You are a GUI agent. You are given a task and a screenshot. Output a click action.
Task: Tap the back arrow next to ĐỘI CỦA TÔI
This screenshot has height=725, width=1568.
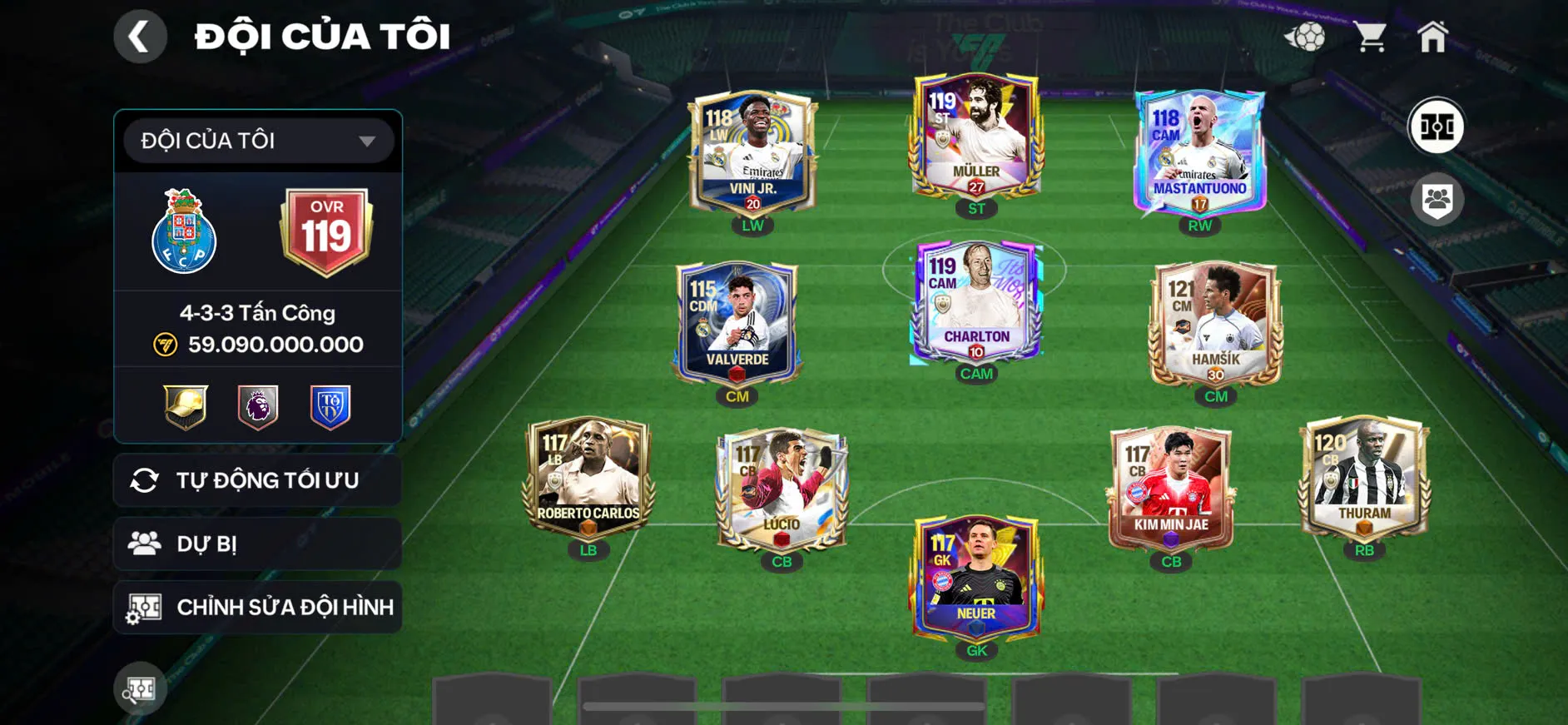[x=140, y=35]
